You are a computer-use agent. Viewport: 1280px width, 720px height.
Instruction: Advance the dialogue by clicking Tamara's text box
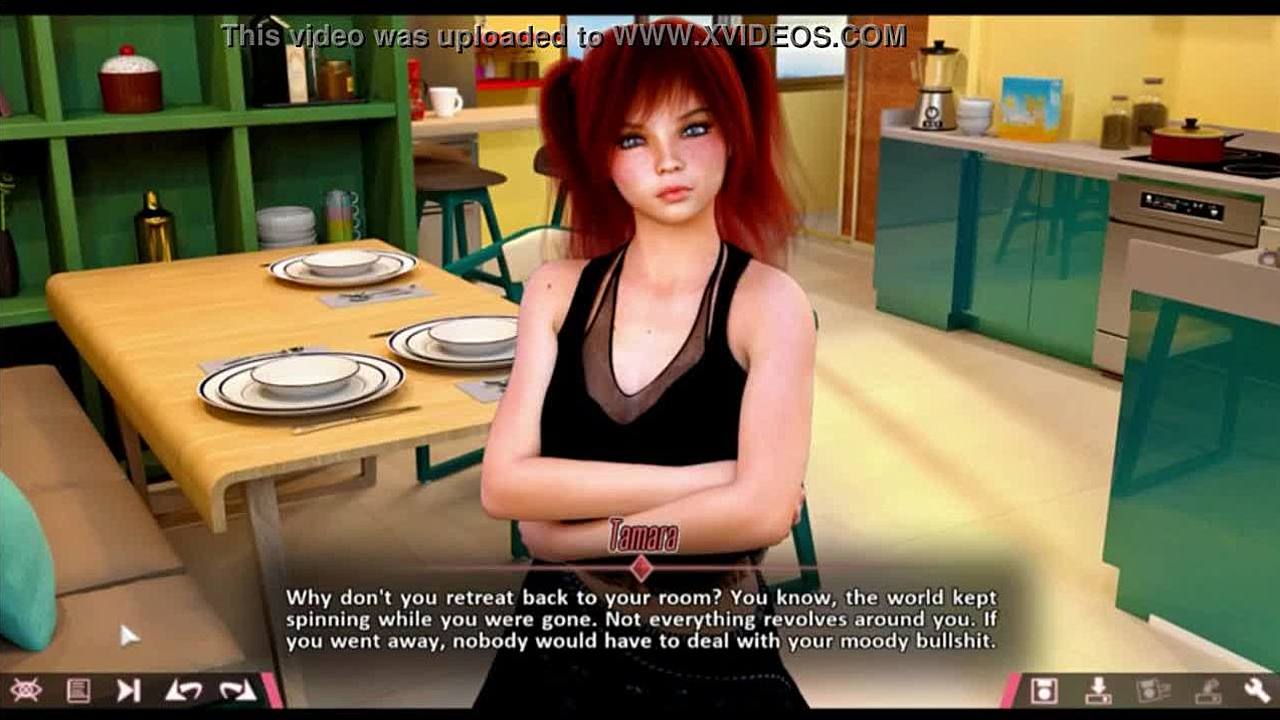click(640, 620)
